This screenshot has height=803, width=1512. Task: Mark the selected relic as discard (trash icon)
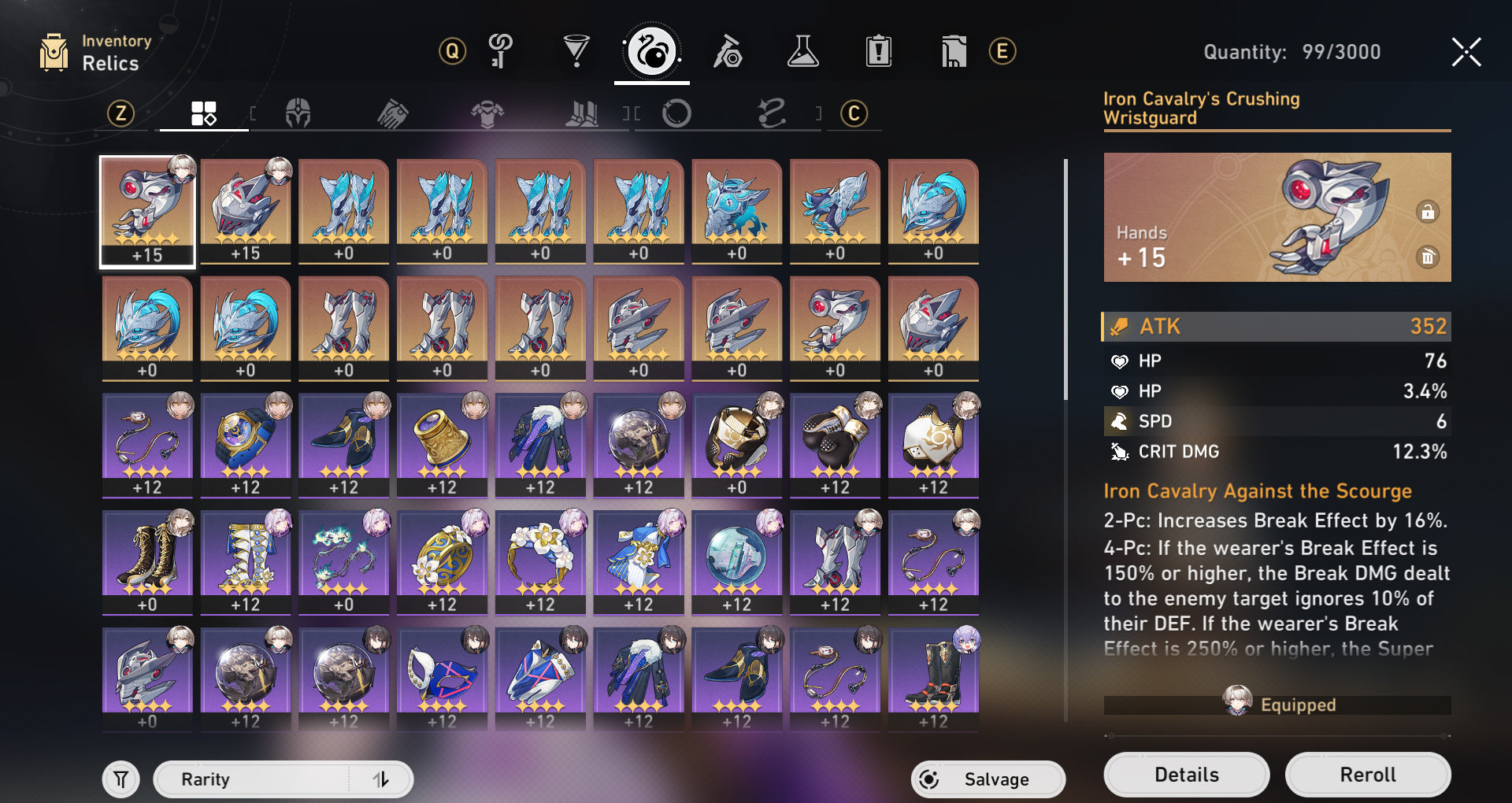click(1427, 257)
